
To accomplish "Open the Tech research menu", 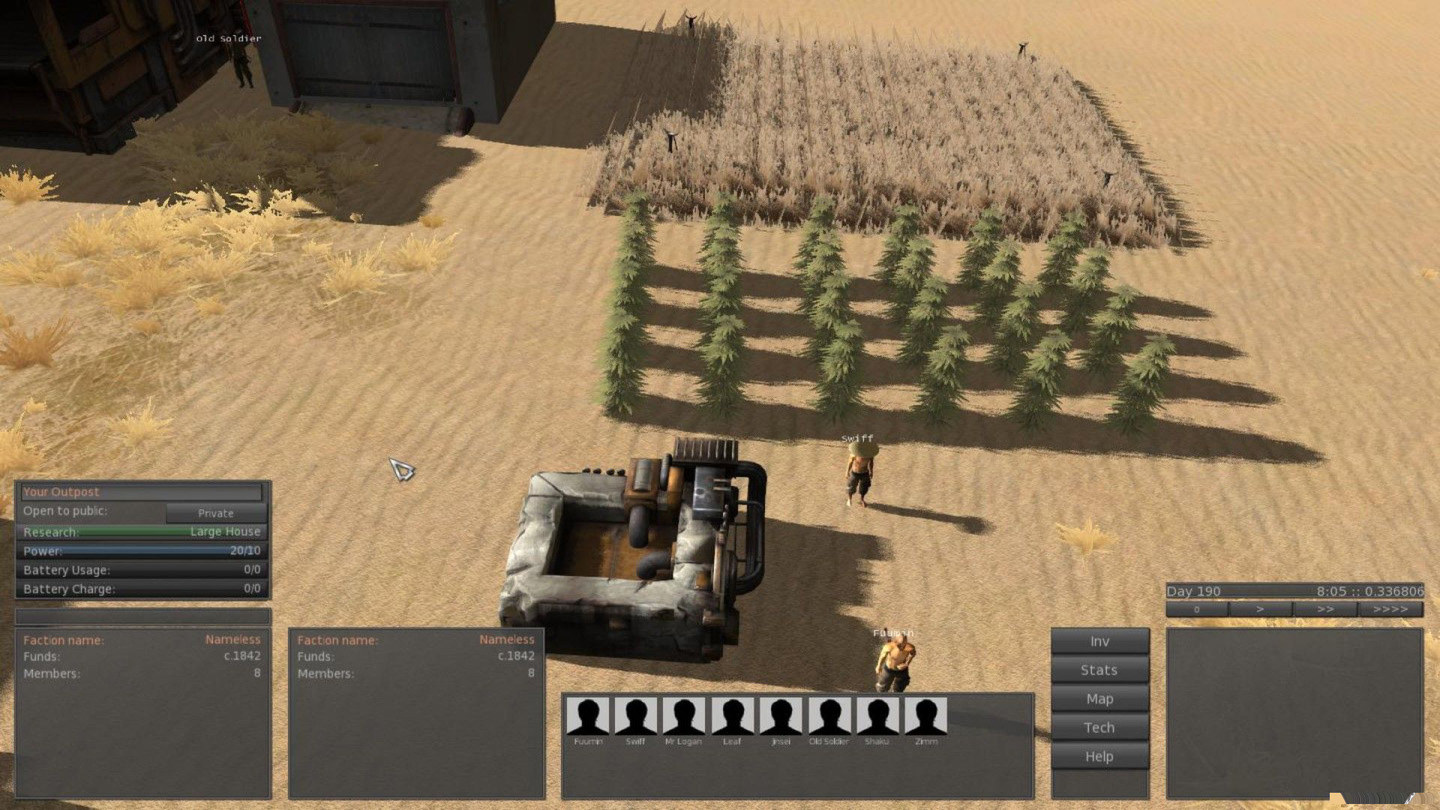I will 1099,728.
